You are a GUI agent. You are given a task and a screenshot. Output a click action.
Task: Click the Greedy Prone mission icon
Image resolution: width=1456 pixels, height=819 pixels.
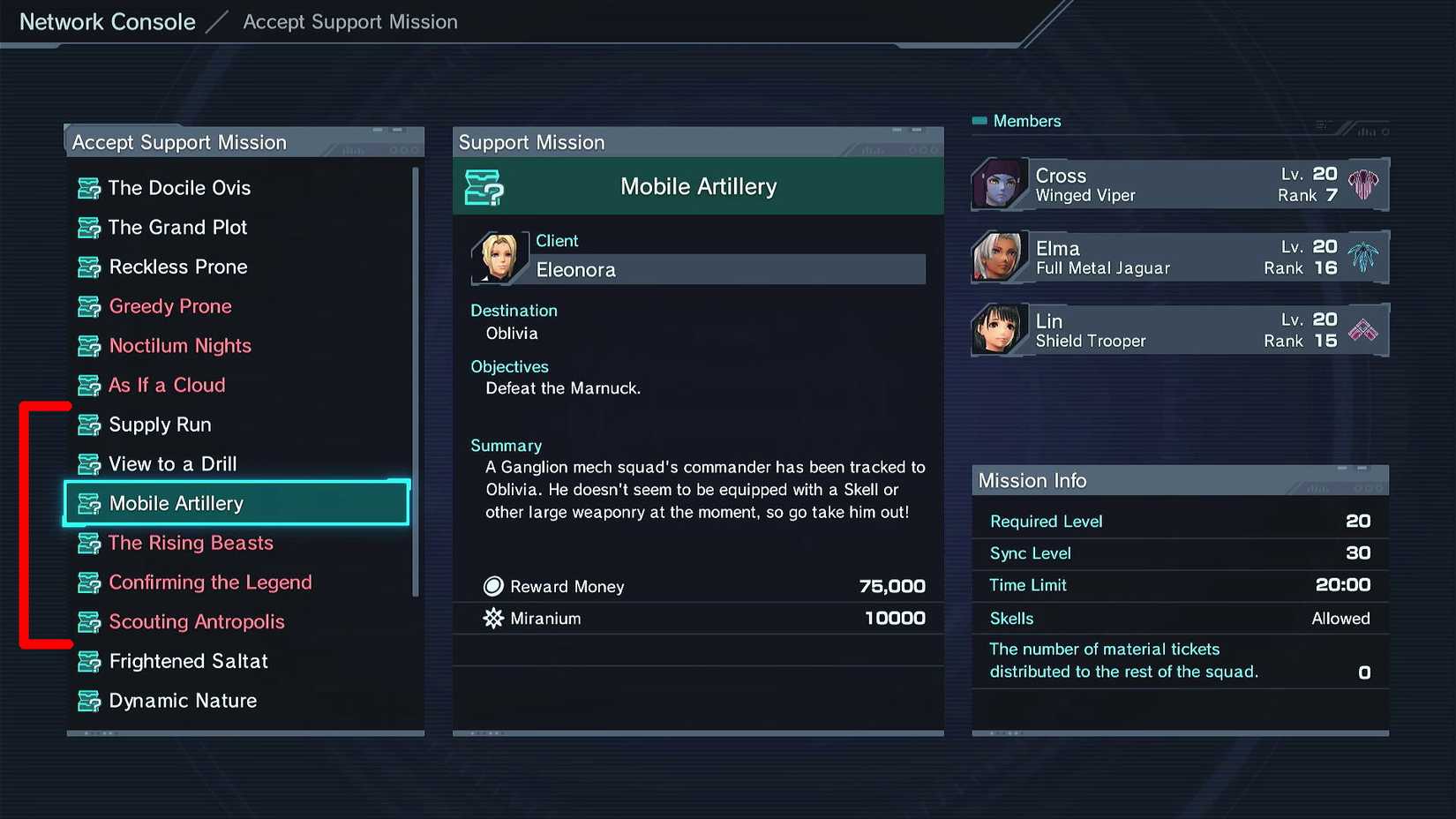click(87, 305)
